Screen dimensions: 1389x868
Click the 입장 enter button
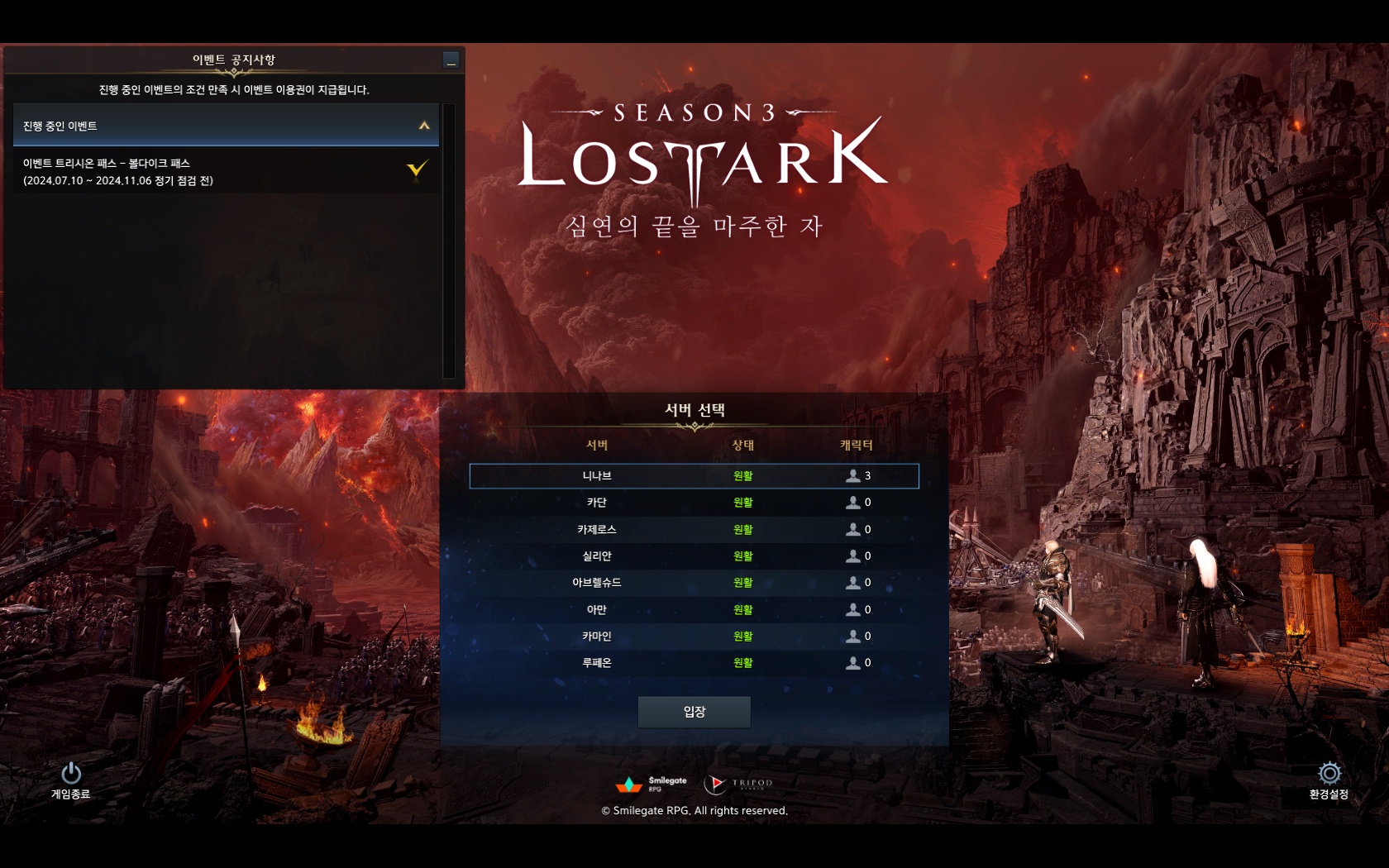point(694,712)
